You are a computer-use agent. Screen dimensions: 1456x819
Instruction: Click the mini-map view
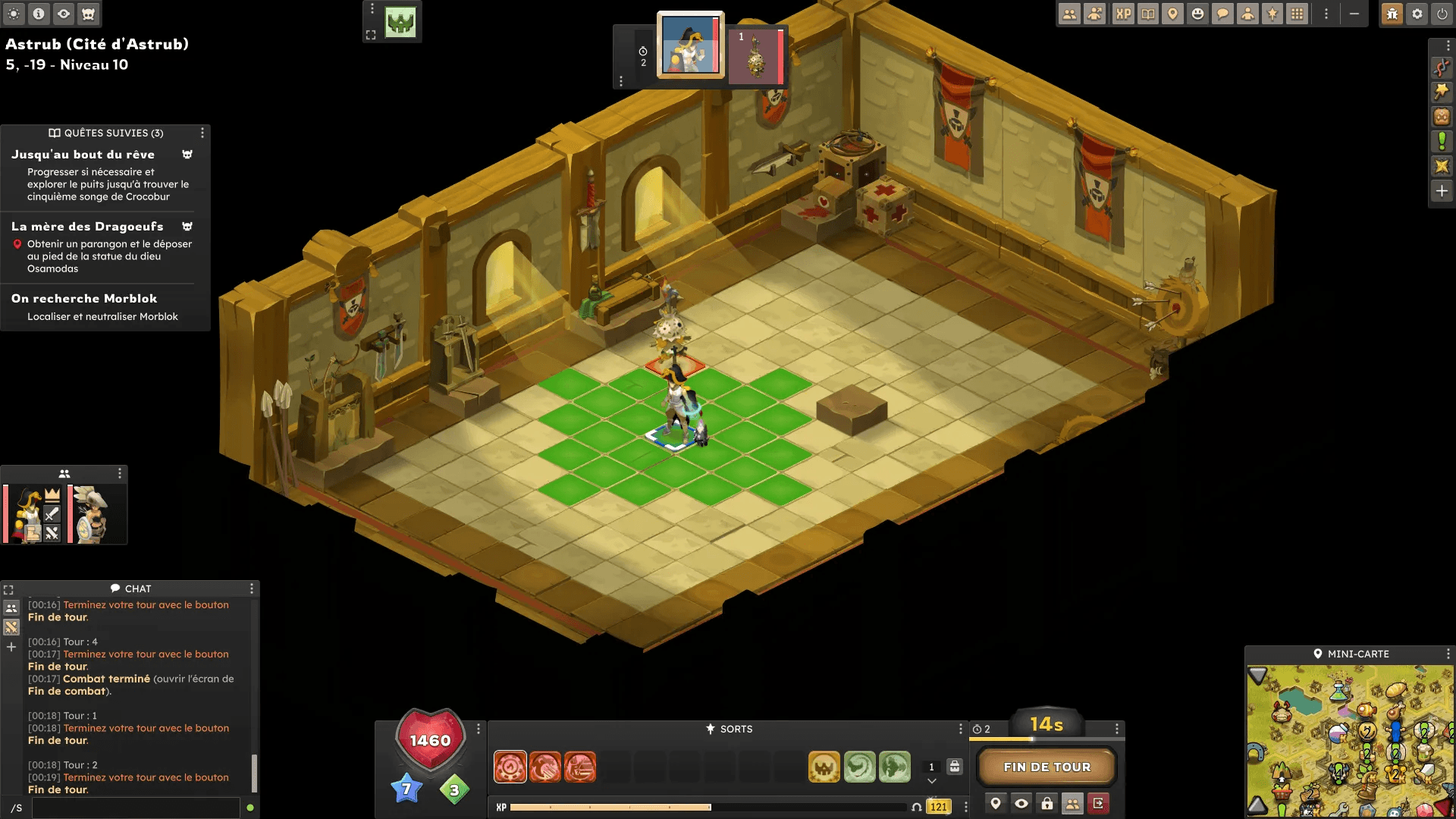(x=1348, y=740)
